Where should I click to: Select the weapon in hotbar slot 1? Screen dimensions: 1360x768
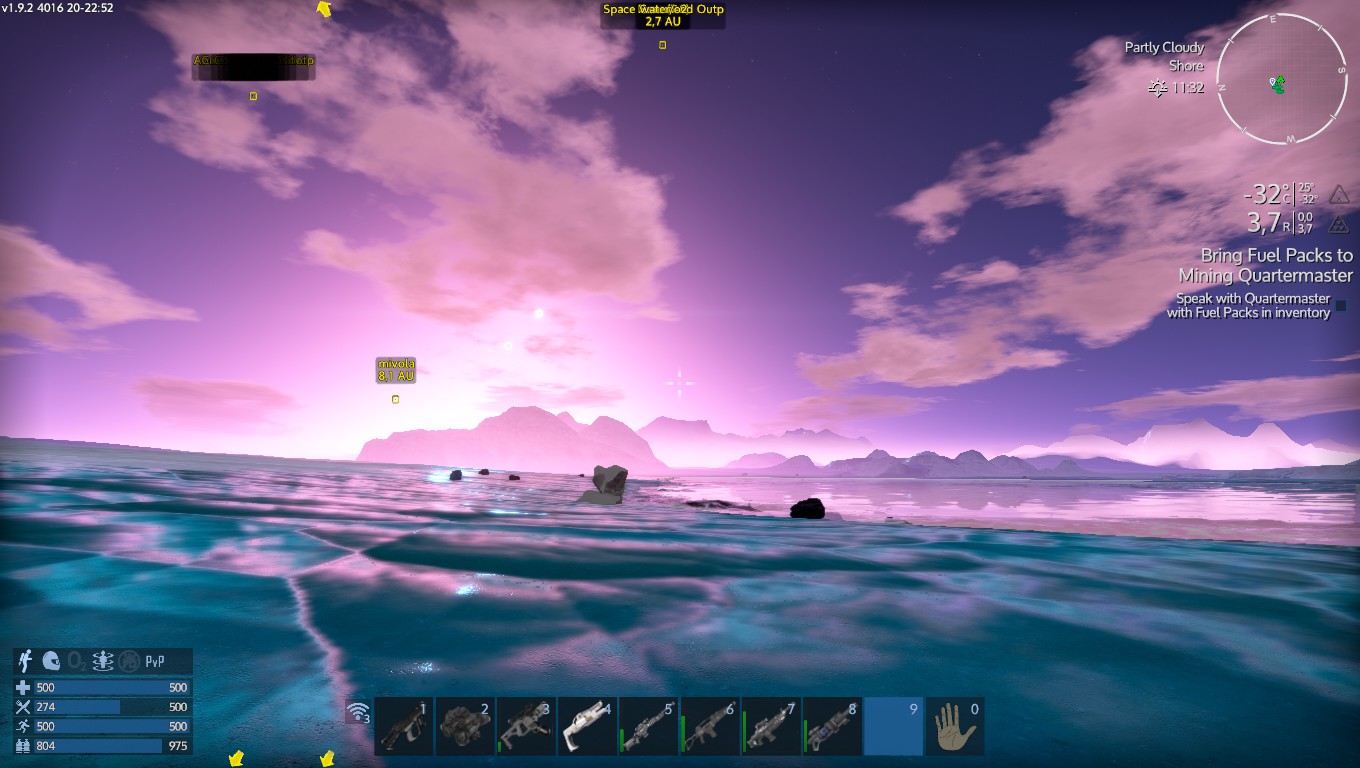404,726
